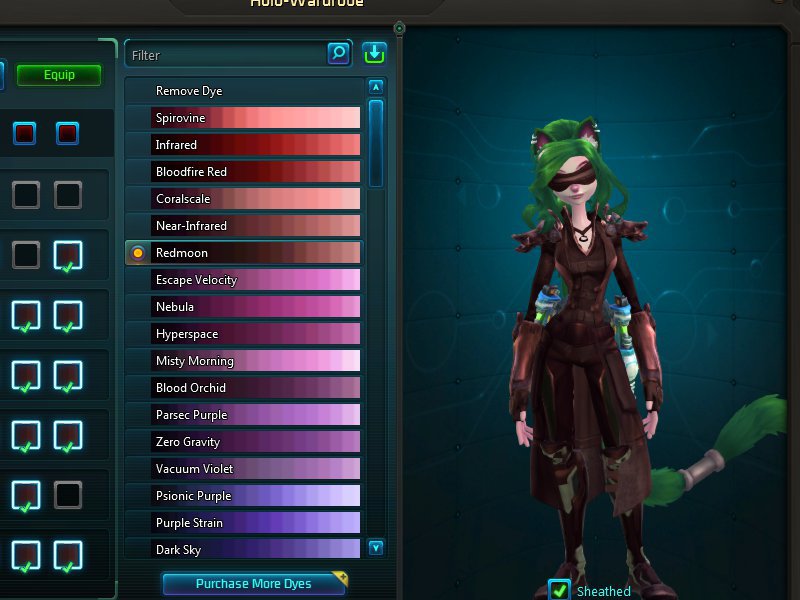The height and width of the screenshot is (600, 800).
Task: Type in the dye Filter field
Action: pyautogui.click(x=227, y=55)
